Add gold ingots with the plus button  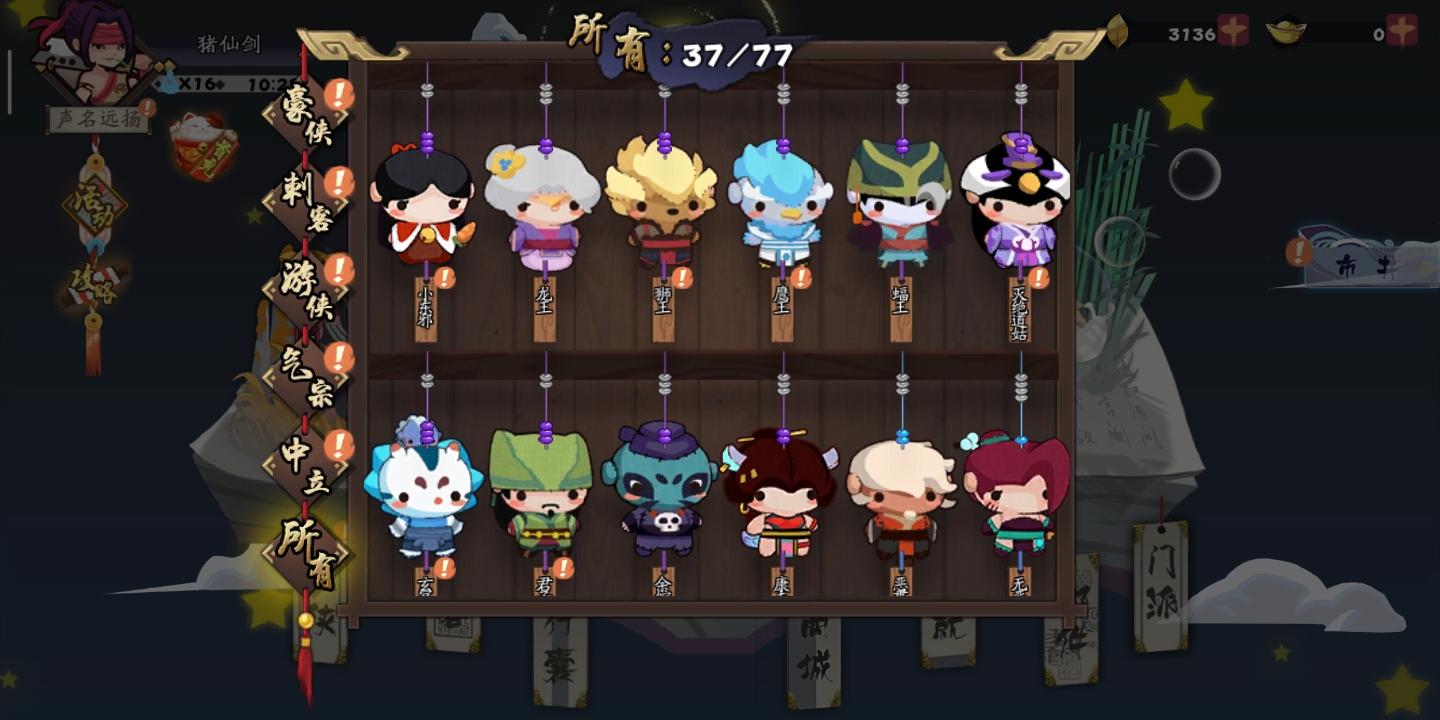click(x=1400, y=30)
